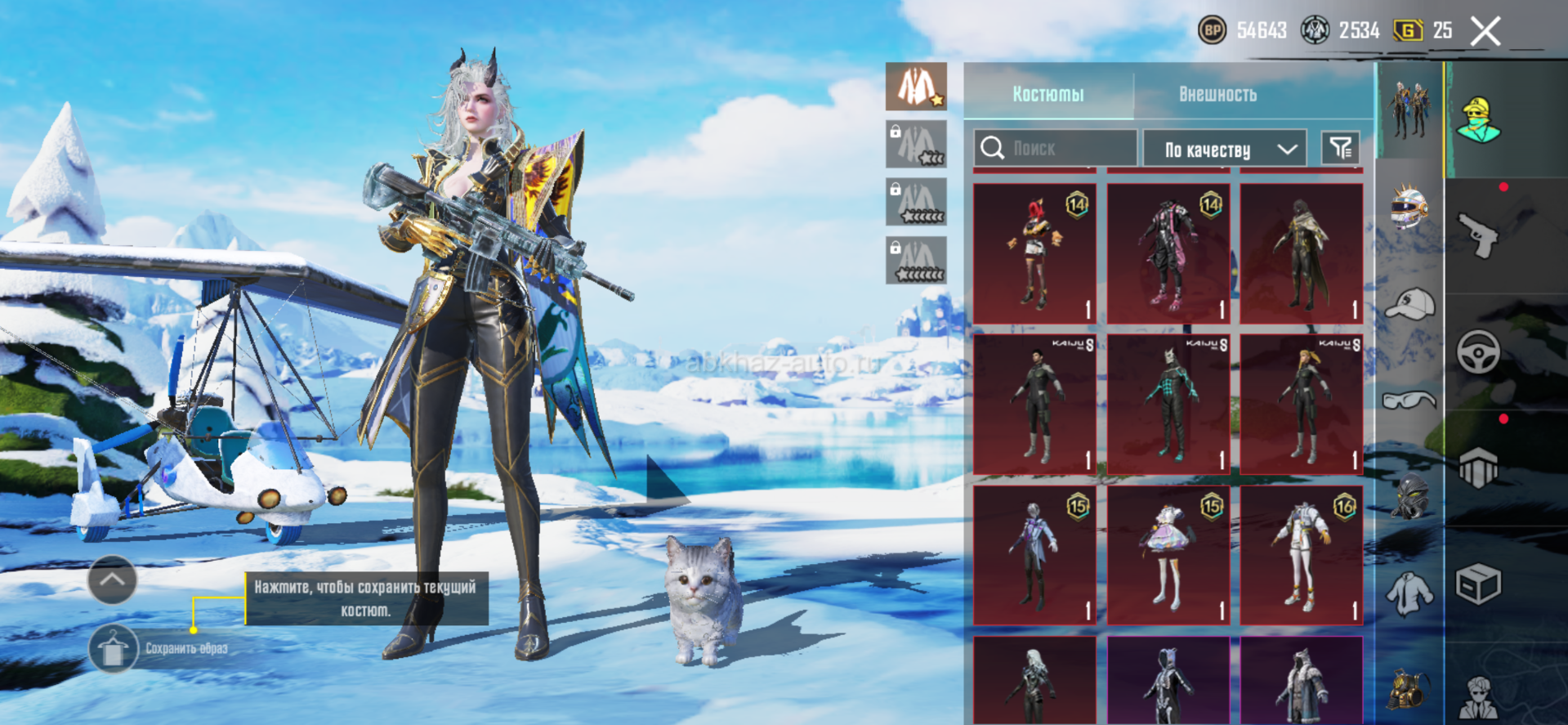Switch to the Костюмы tab
Image resolution: width=1568 pixels, height=725 pixels.
pos(1048,94)
